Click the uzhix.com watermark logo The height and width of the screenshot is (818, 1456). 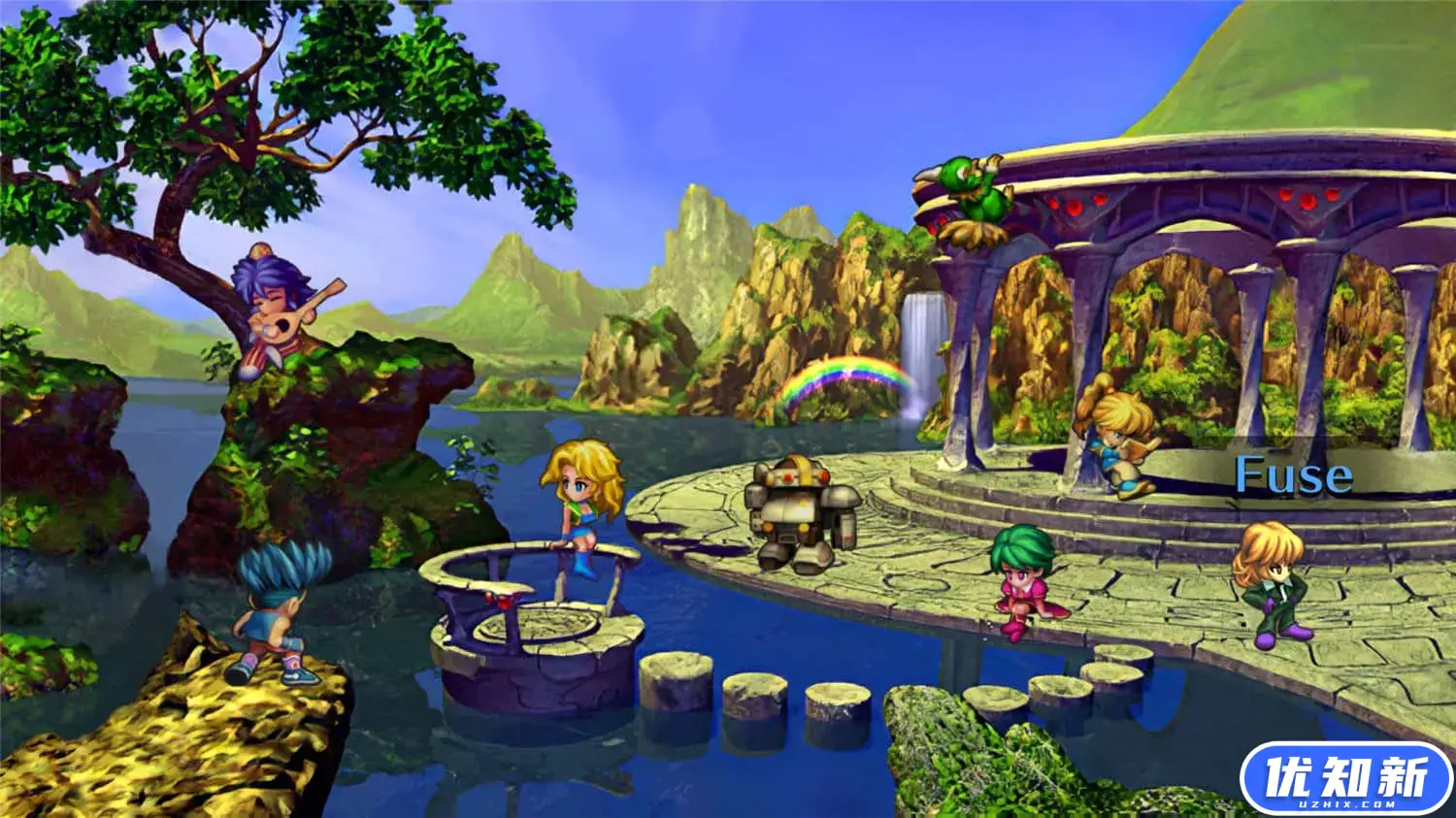point(1345,779)
